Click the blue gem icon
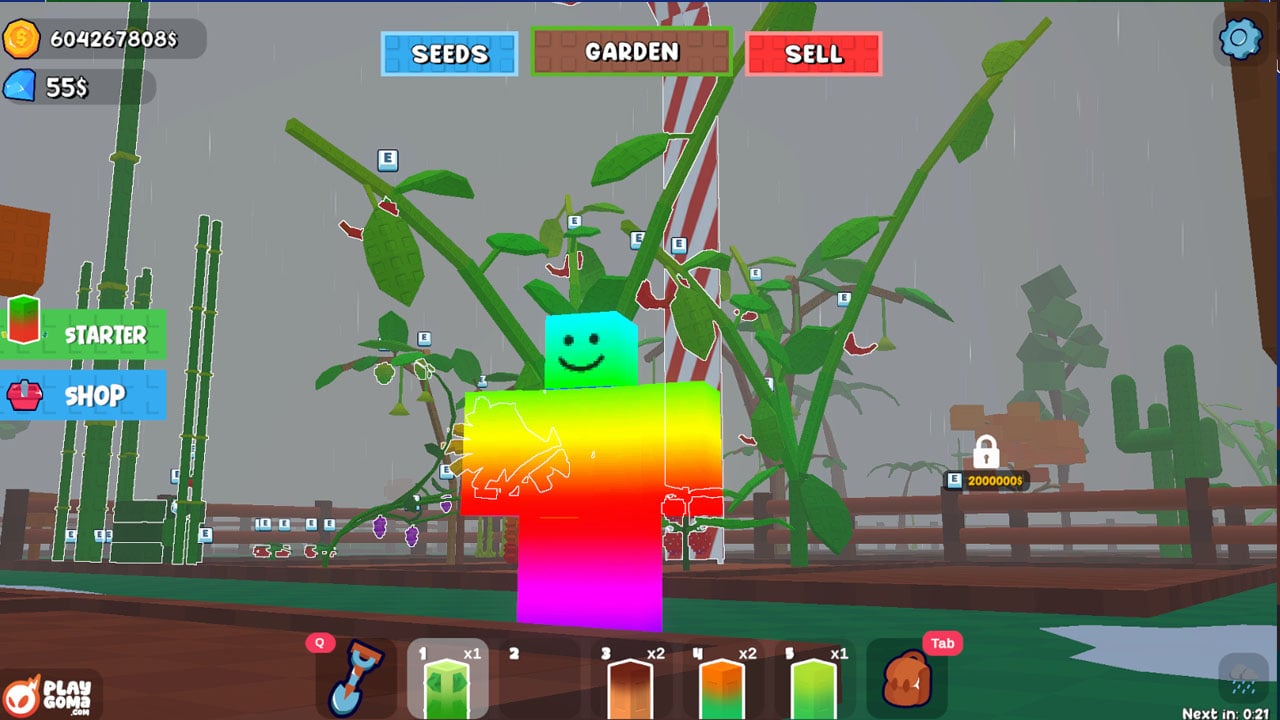The width and height of the screenshot is (1280, 720). (x=20, y=87)
